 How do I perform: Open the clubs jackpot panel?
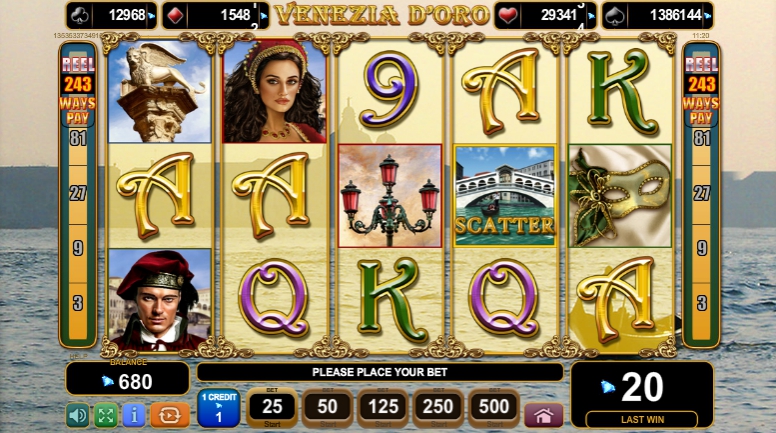tap(112, 15)
